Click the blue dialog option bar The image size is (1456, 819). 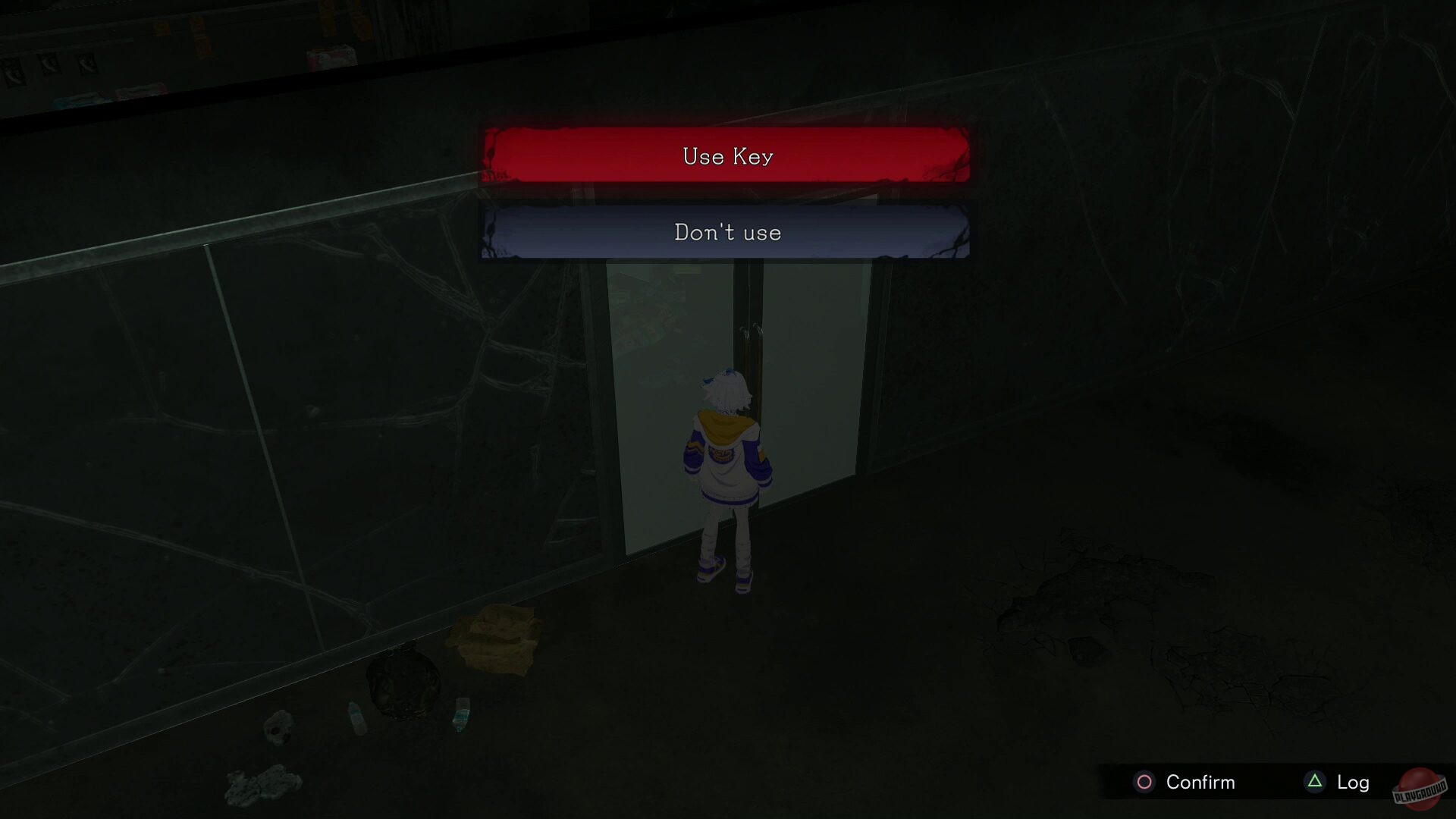click(x=726, y=233)
